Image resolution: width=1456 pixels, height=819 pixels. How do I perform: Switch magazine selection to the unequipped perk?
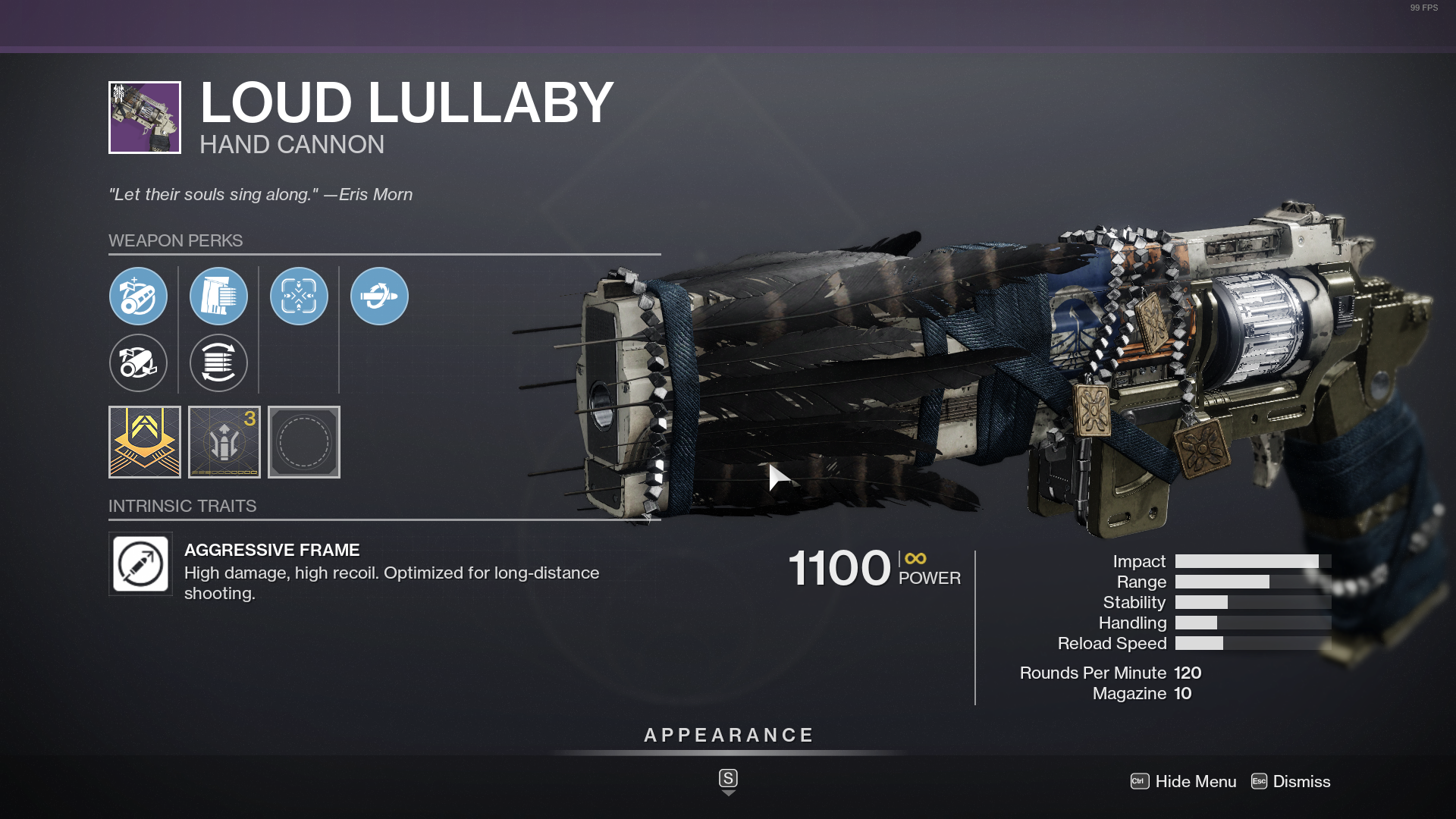point(218,363)
